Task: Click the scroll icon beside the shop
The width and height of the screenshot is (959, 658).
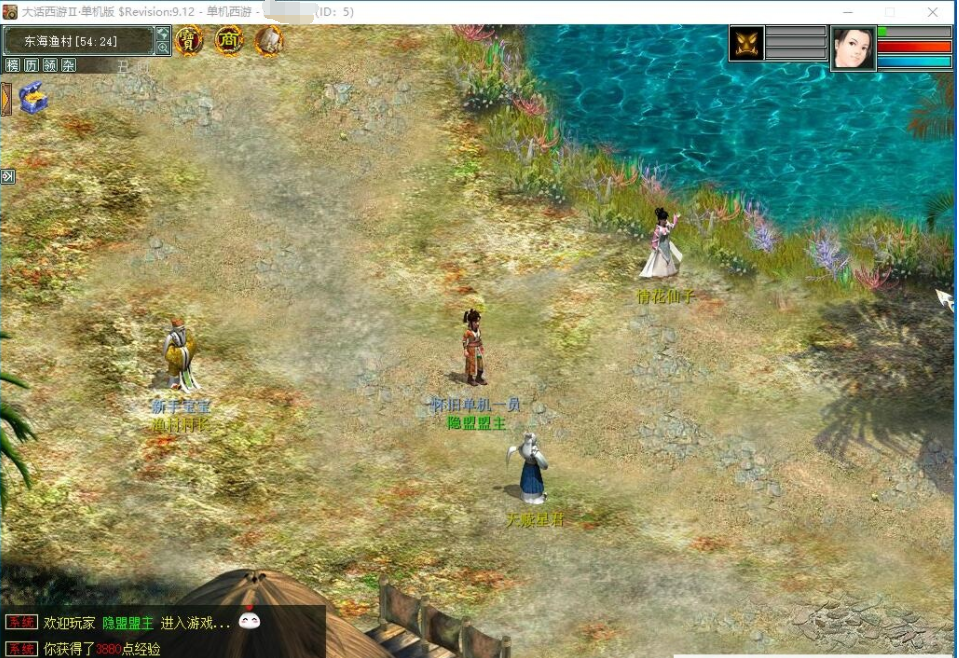Action: coord(268,41)
